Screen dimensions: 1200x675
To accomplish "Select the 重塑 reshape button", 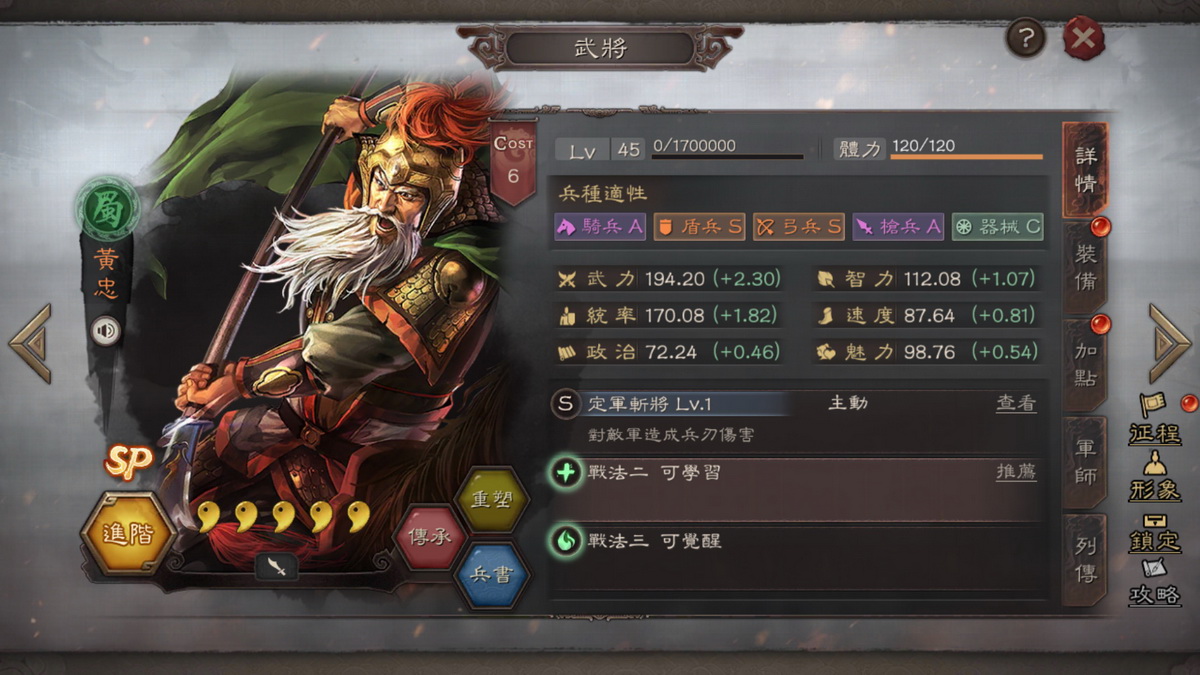I will pos(491,499).
